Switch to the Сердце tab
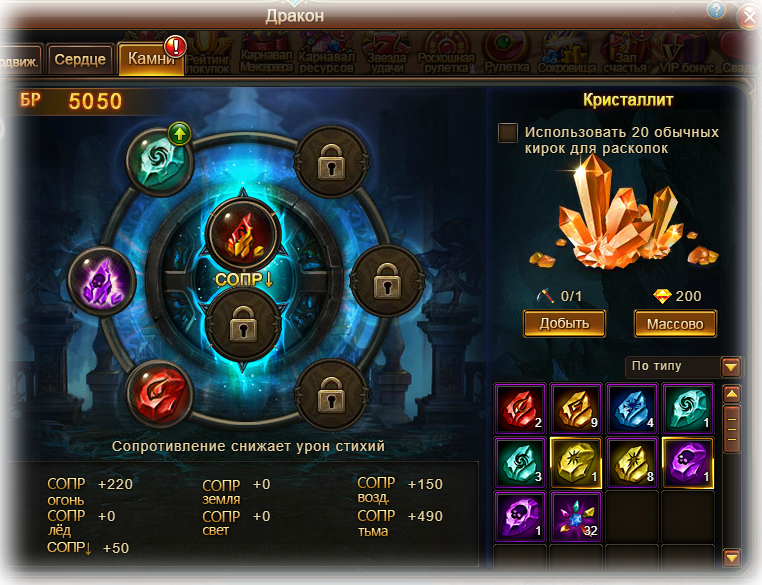Image resolution: width=762 pixels, height=585 pixels. pos(80,60)
